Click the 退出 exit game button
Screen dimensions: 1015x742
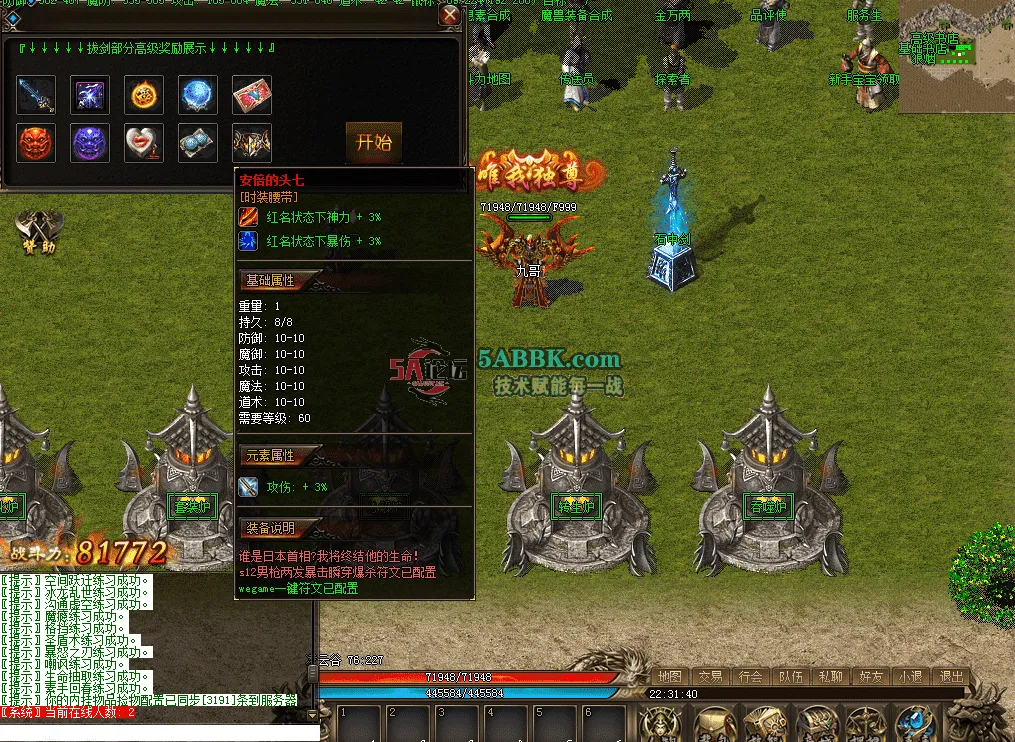pyautogui.click(x=951, y=676)
